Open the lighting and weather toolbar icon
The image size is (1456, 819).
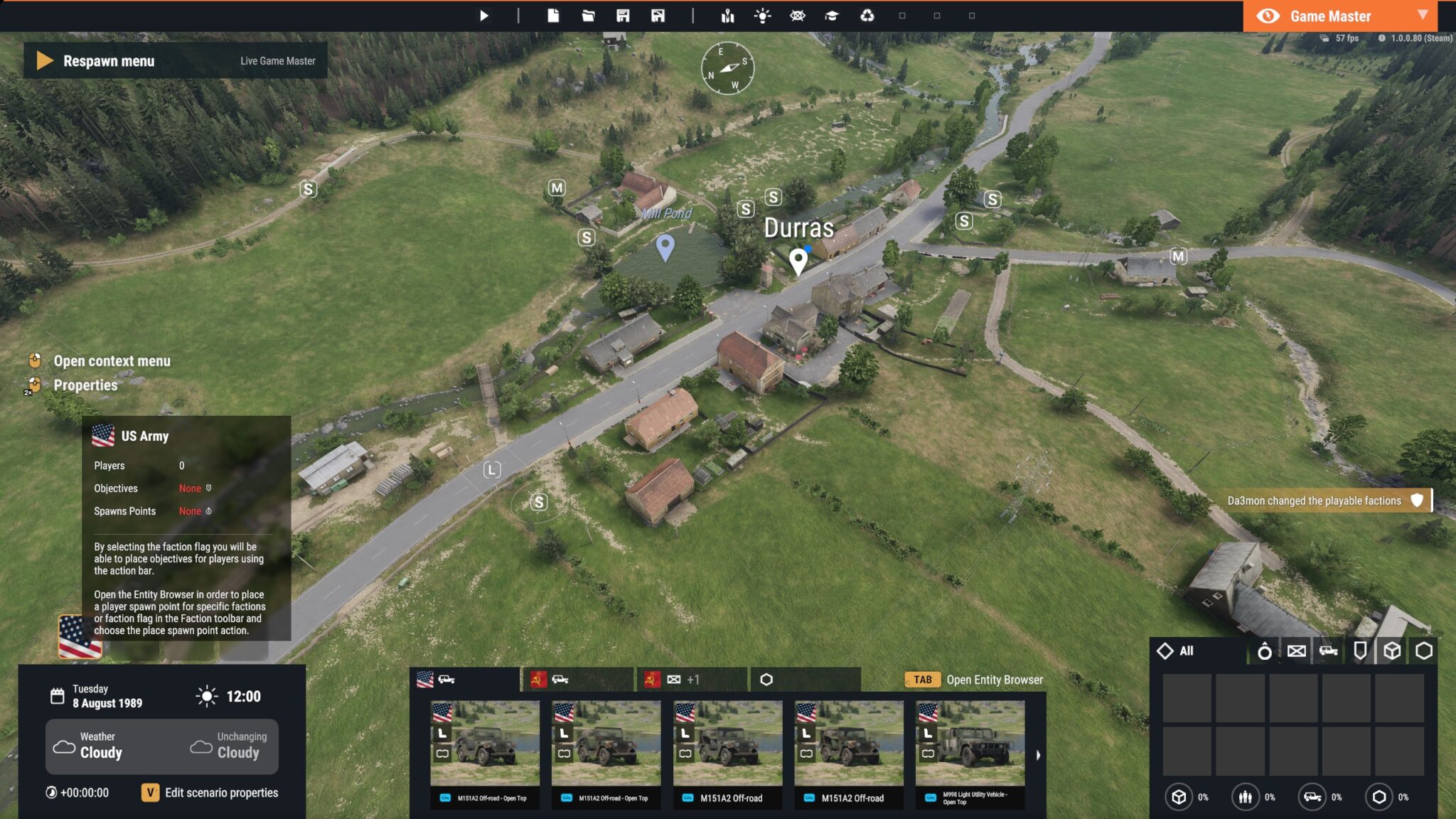[x=763, y=15]
